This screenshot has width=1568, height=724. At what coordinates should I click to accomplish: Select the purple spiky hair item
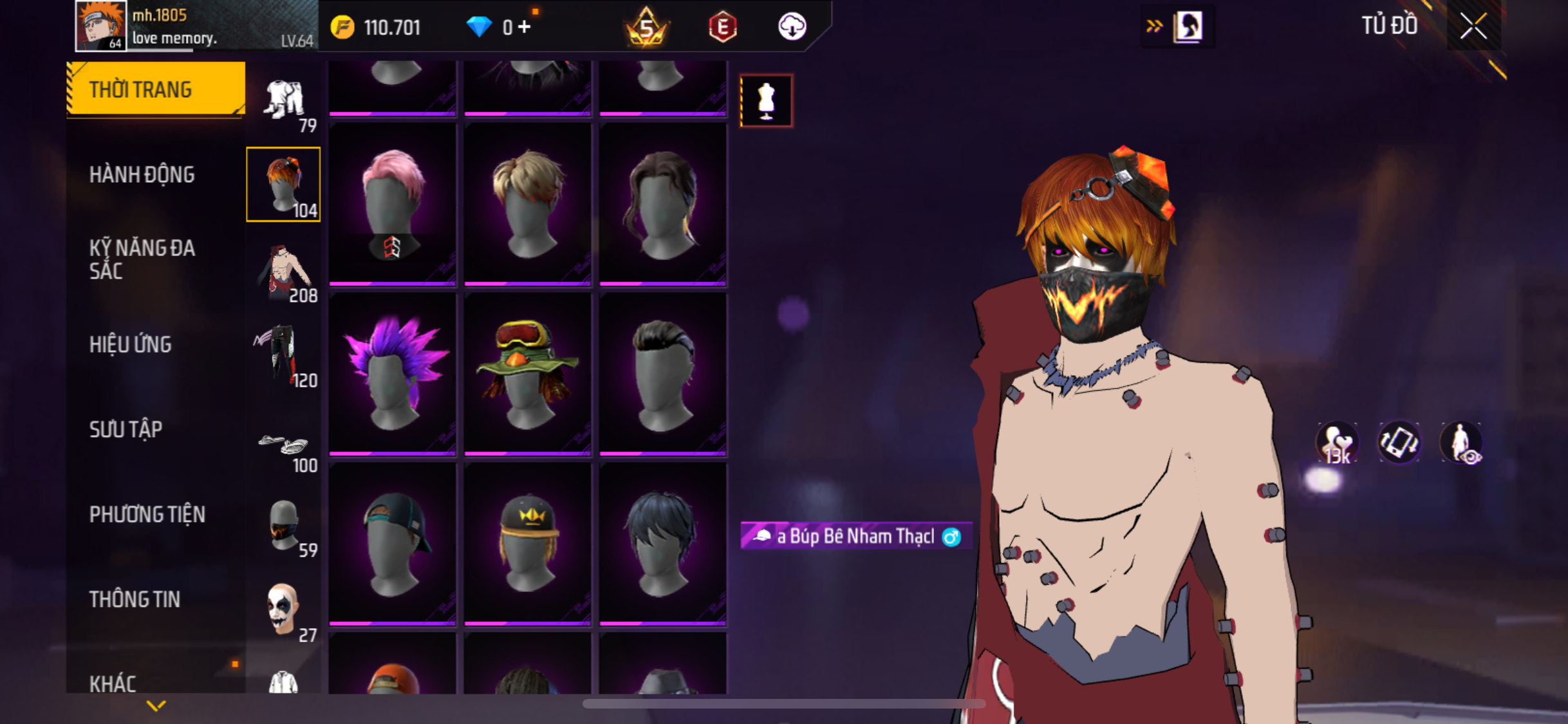click(x=393, y=374)
